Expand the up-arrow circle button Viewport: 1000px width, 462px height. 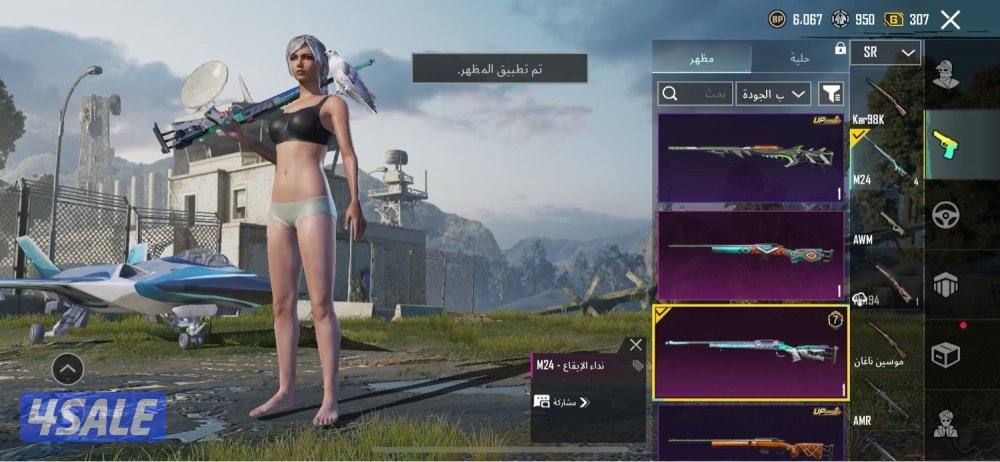[67, 370]
